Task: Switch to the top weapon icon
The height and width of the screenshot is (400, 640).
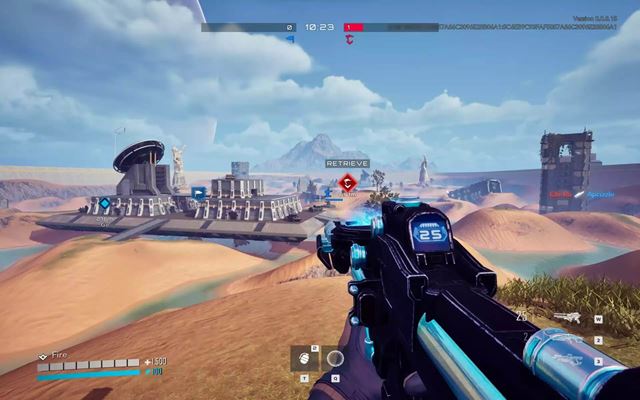Action: 567,319
